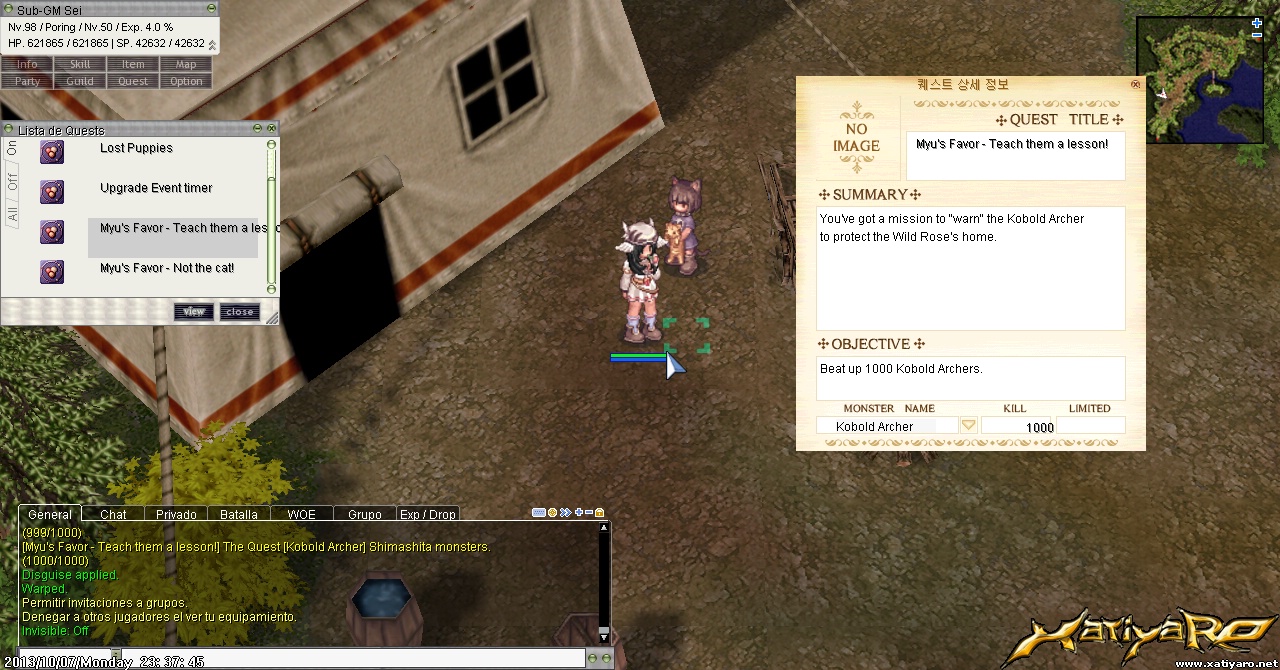Open the Guild window
Screen dimensions: 1280x670
click(x=80, y=82)
